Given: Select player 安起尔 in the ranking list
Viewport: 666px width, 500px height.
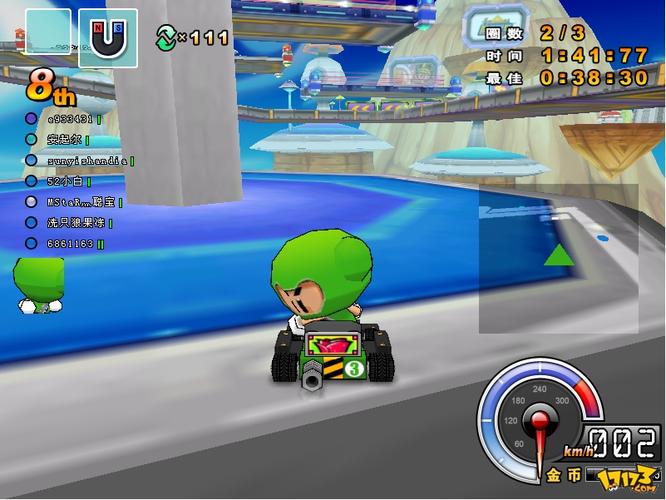Looking at the screenshot, I should click(63, 139).
